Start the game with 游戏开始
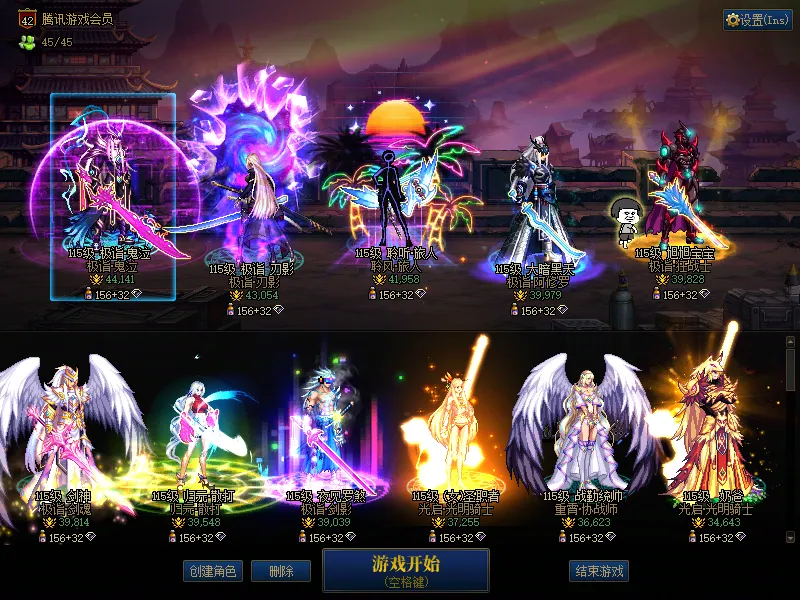 405,569
